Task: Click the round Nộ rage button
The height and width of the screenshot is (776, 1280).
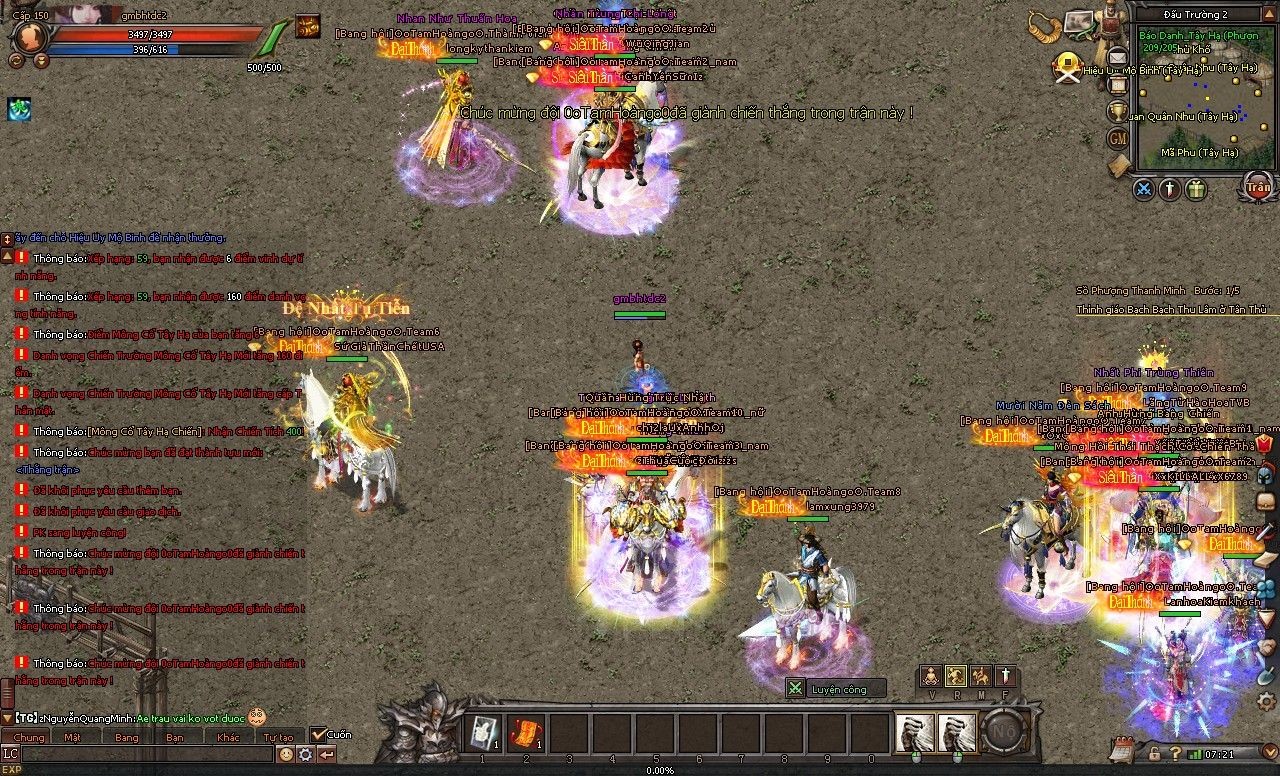Action: (x=1005, y=733)
